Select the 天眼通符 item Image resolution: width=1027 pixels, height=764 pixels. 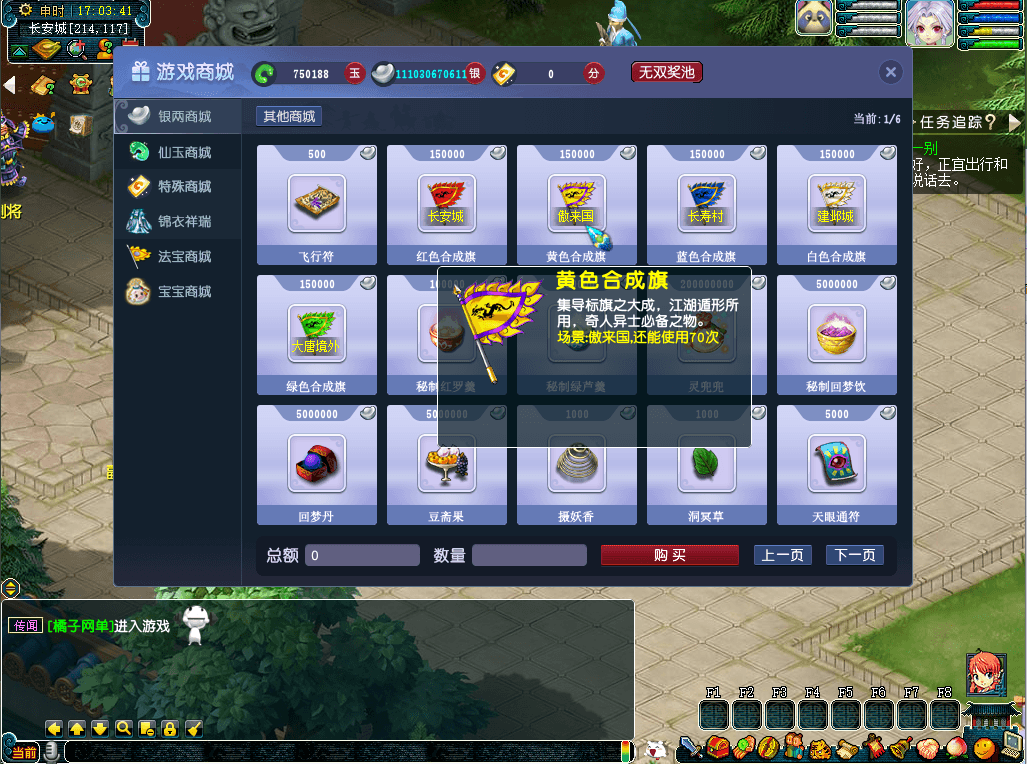click(836, 463)
